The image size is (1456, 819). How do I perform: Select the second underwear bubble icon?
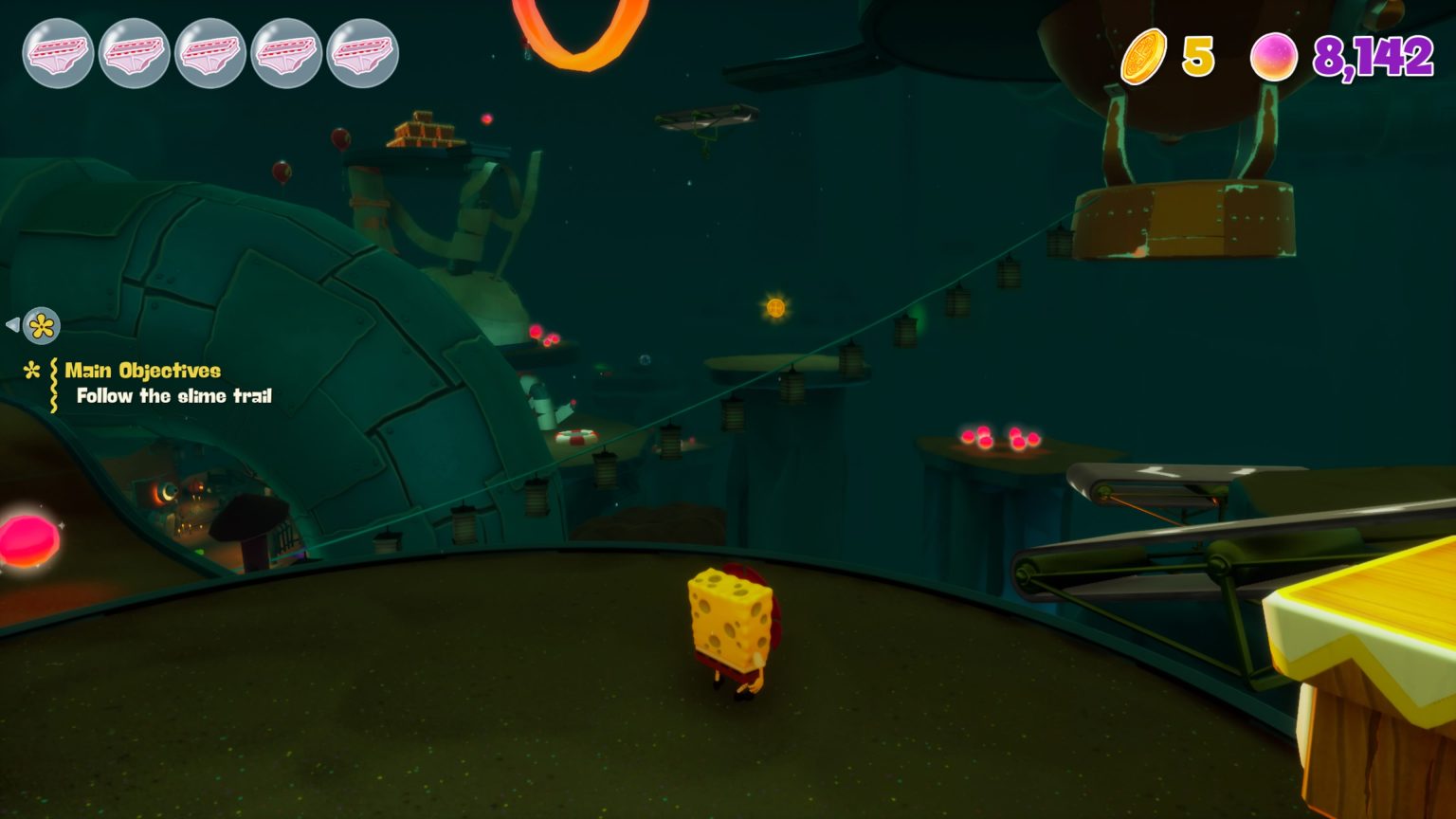[134, 54]
